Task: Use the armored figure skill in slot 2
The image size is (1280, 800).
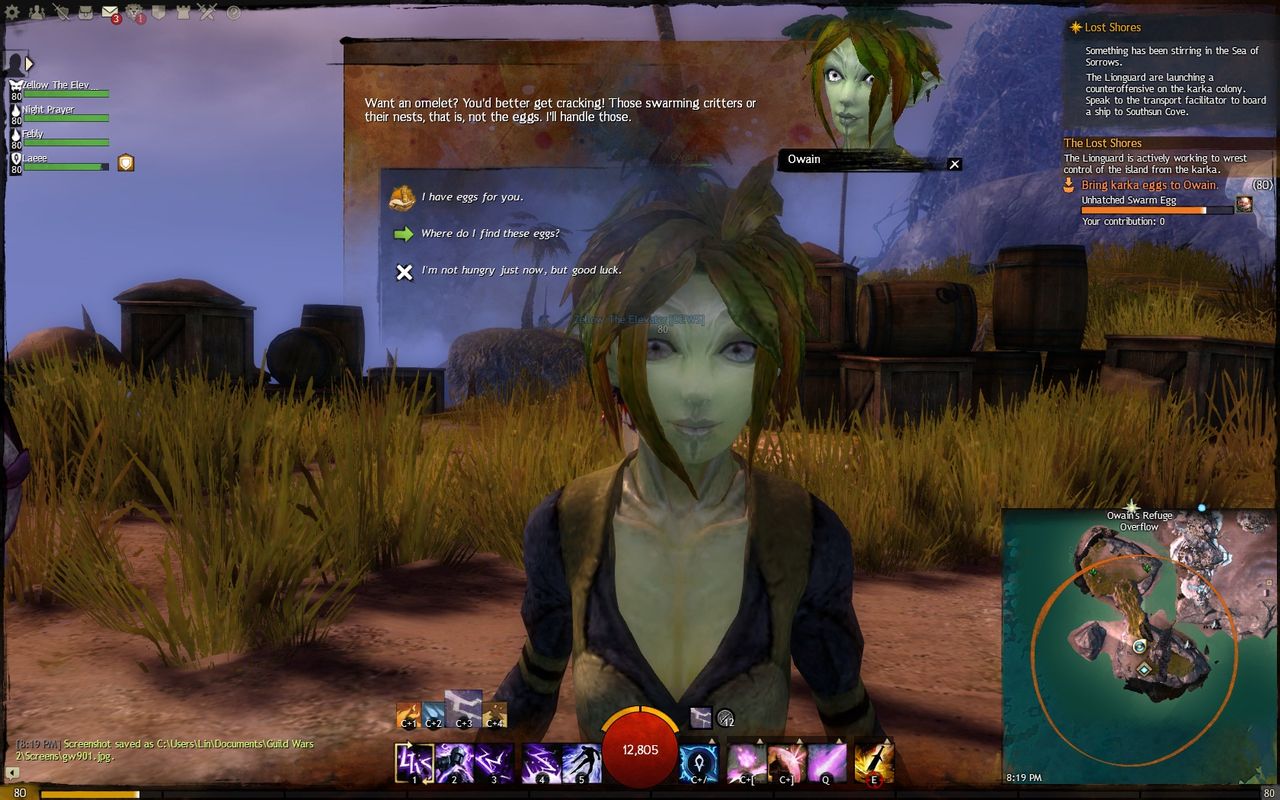Action: click(455, 763)
